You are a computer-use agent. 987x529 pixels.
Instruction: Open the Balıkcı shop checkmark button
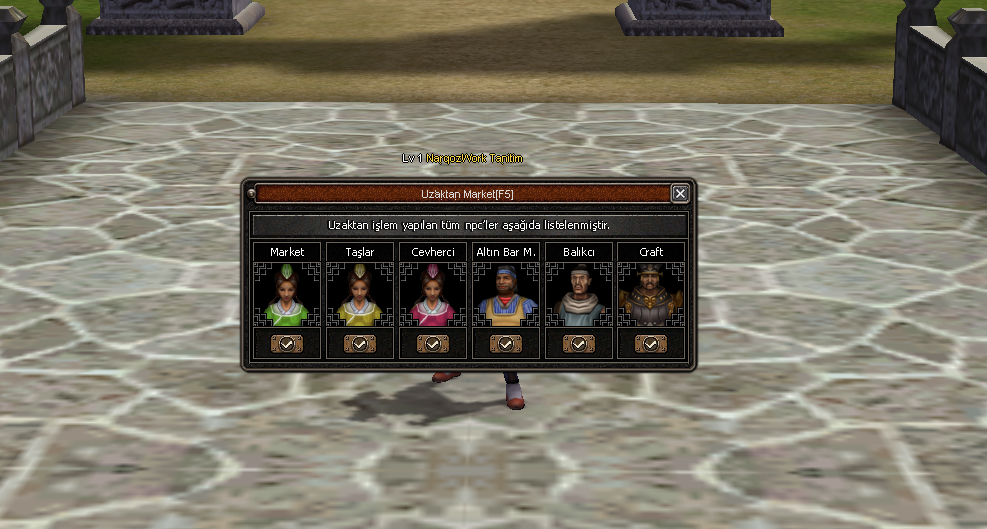579,343
